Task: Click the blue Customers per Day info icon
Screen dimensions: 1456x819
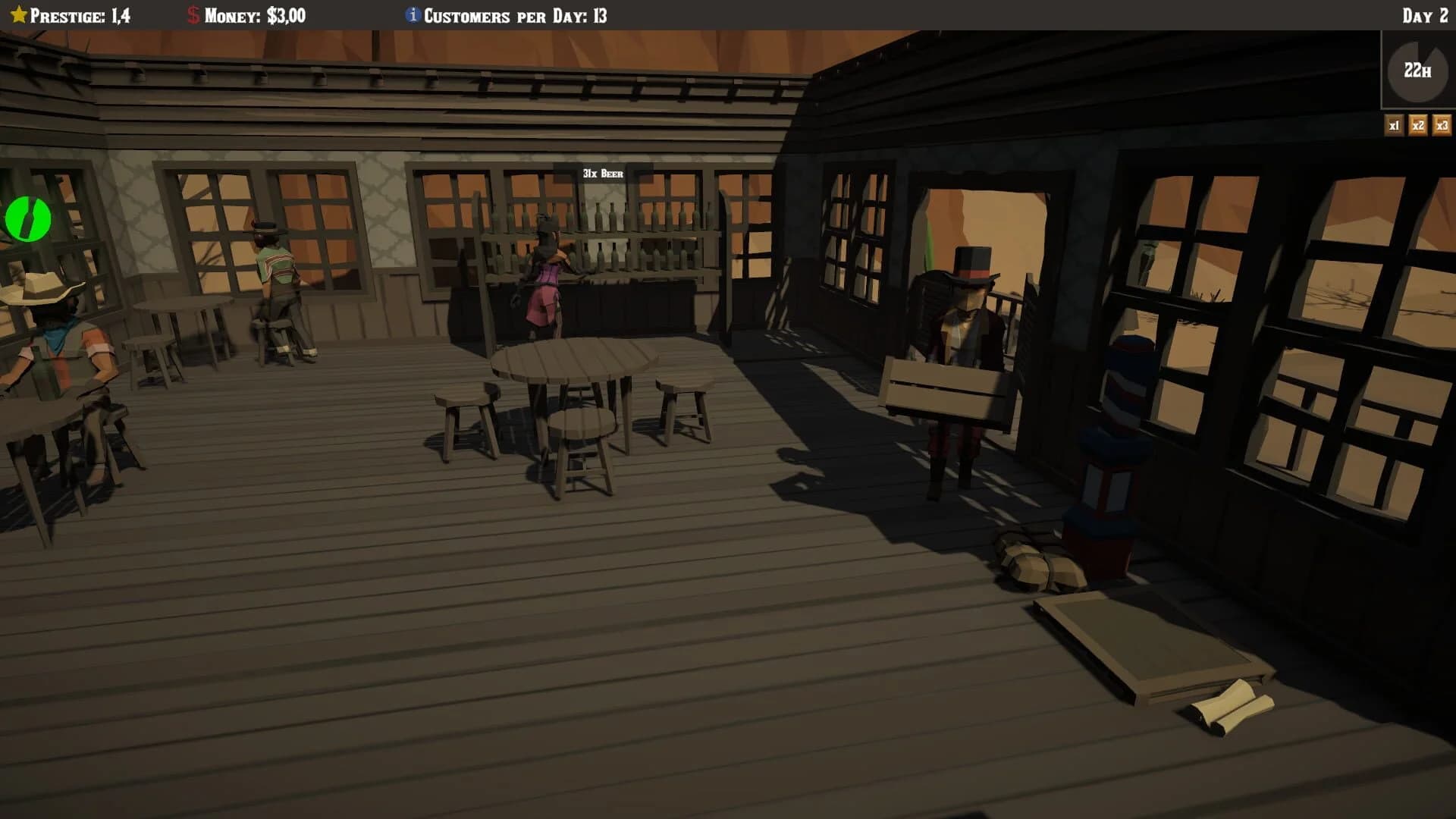Action: pyautogui.click(x=413, y=13)
